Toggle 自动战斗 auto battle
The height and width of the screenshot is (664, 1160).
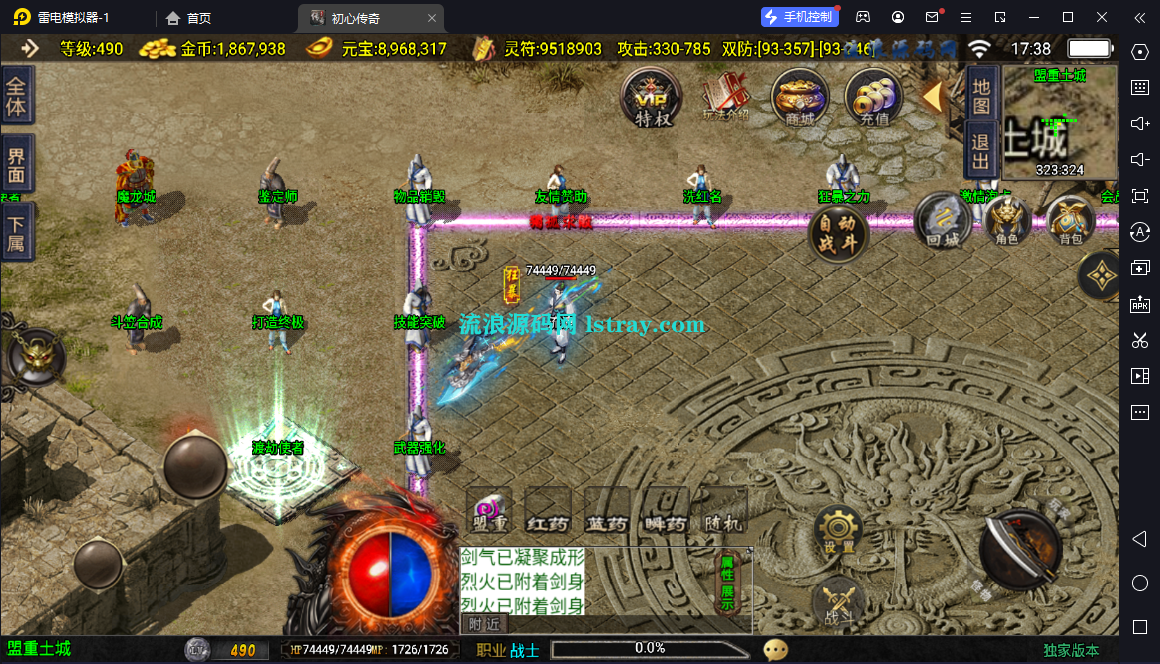pos(838,235)
